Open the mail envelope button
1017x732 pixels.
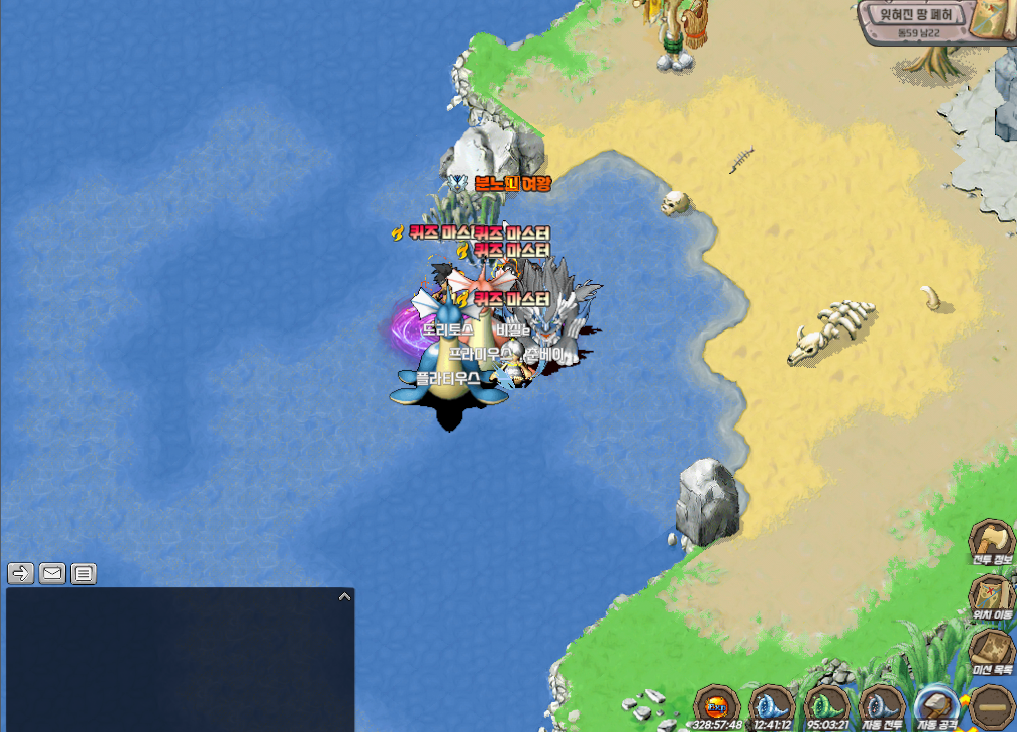52,573
